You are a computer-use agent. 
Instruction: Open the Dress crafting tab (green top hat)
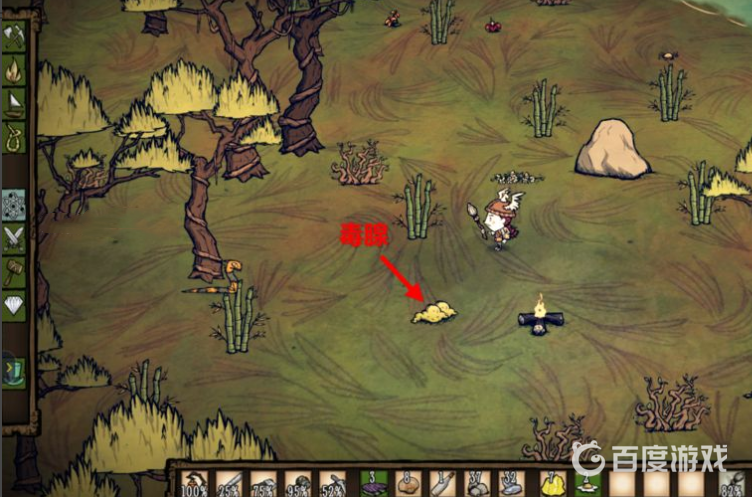[13, 368]
